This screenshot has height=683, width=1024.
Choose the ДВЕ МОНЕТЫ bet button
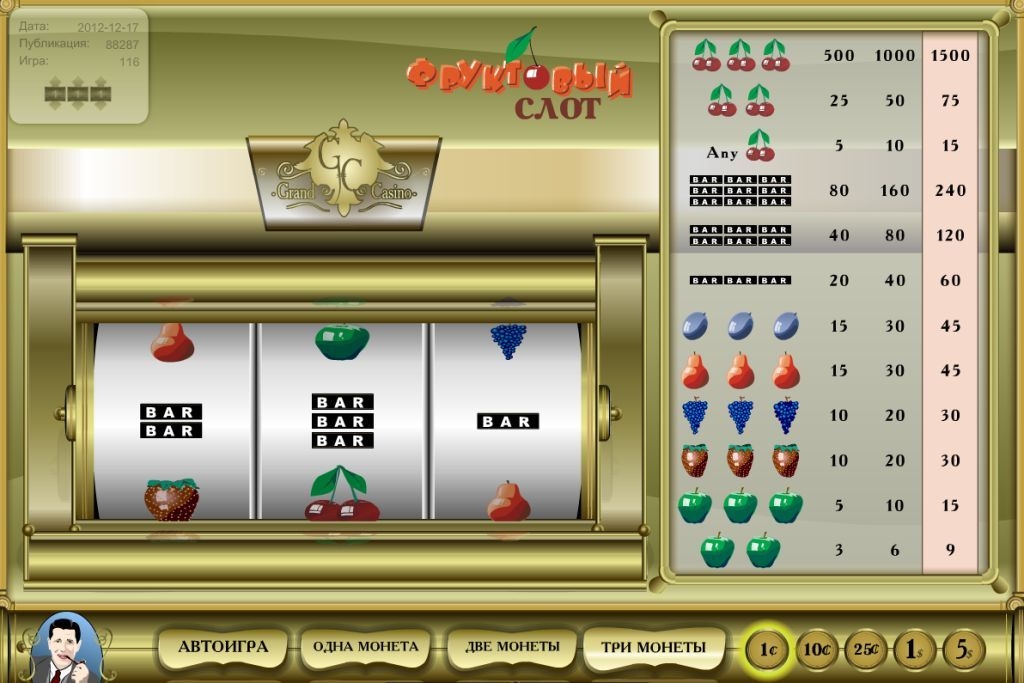[510, 647]
